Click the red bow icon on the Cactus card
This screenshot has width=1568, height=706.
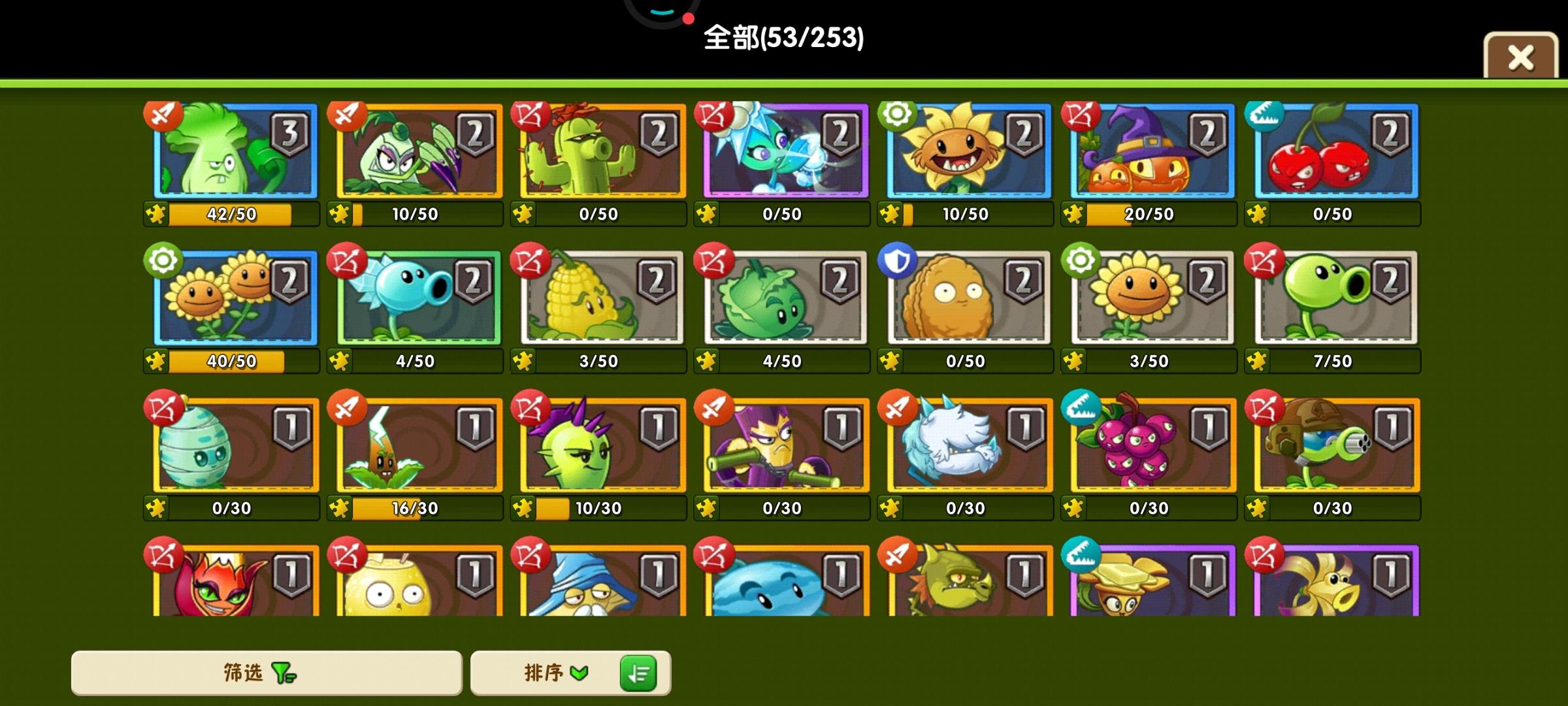pos(531,116)
